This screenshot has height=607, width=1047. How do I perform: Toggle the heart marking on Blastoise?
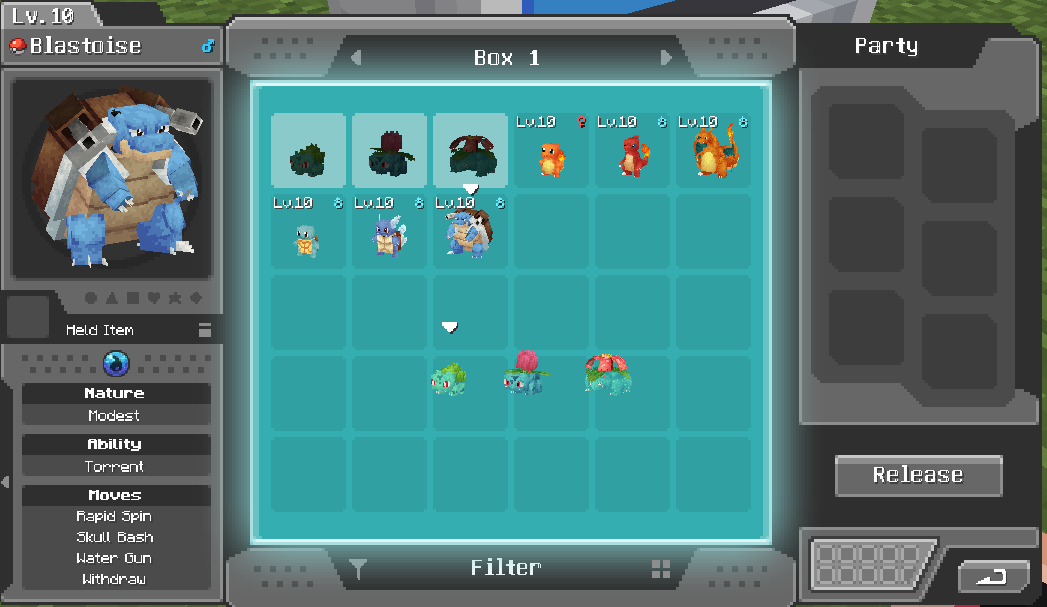(152, 298)
